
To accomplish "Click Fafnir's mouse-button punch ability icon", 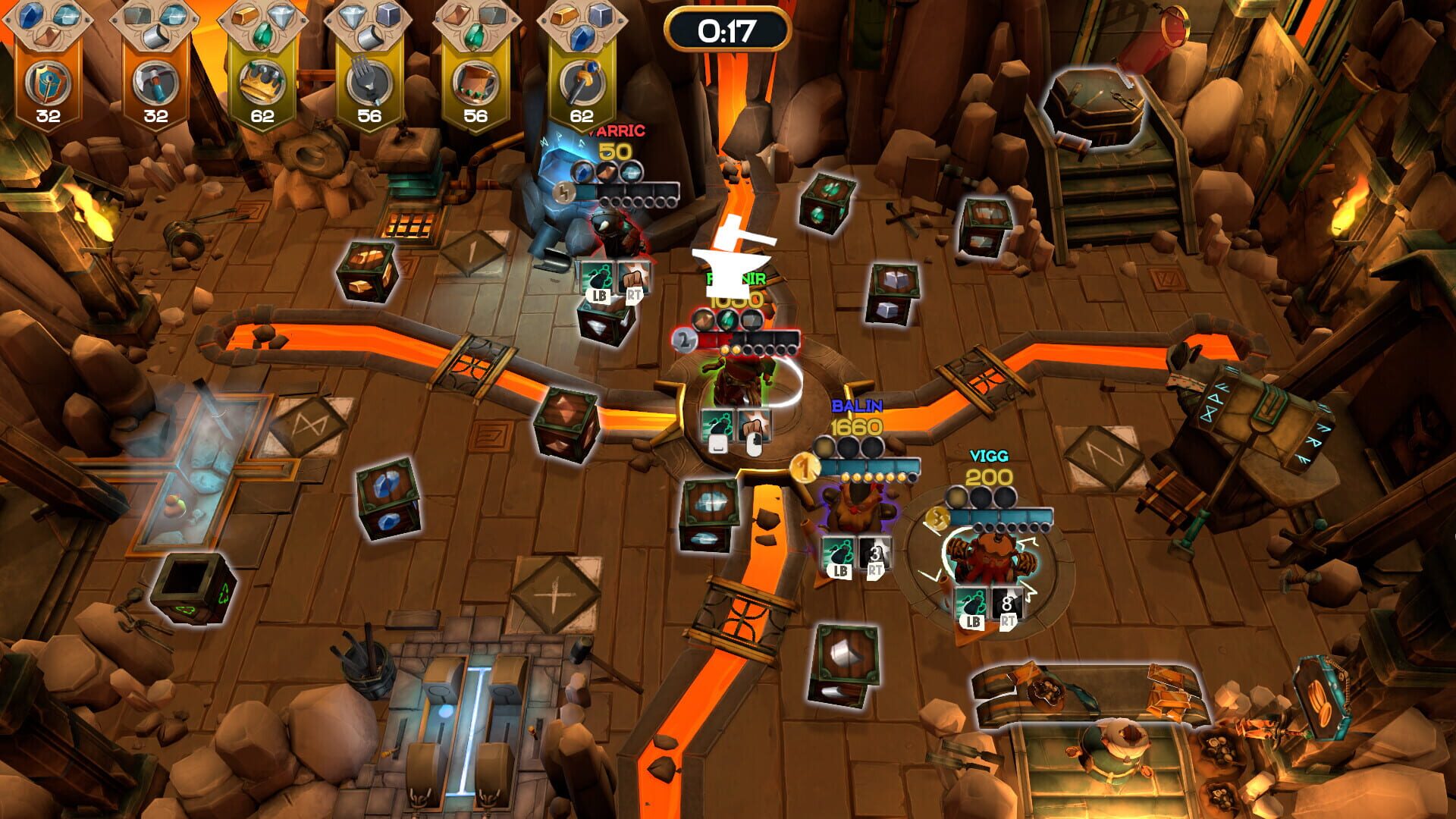I will 752,426.
